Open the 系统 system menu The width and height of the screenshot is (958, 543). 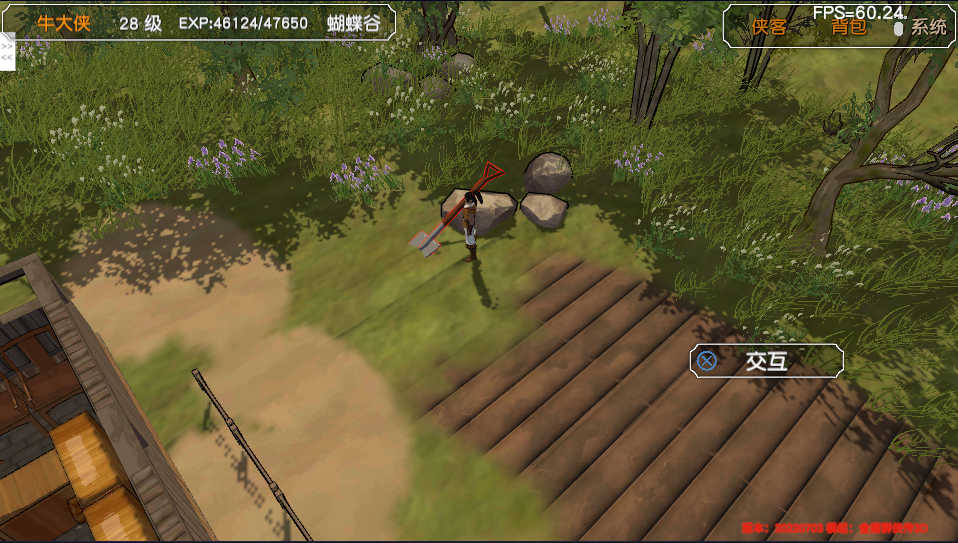(927, 27)
